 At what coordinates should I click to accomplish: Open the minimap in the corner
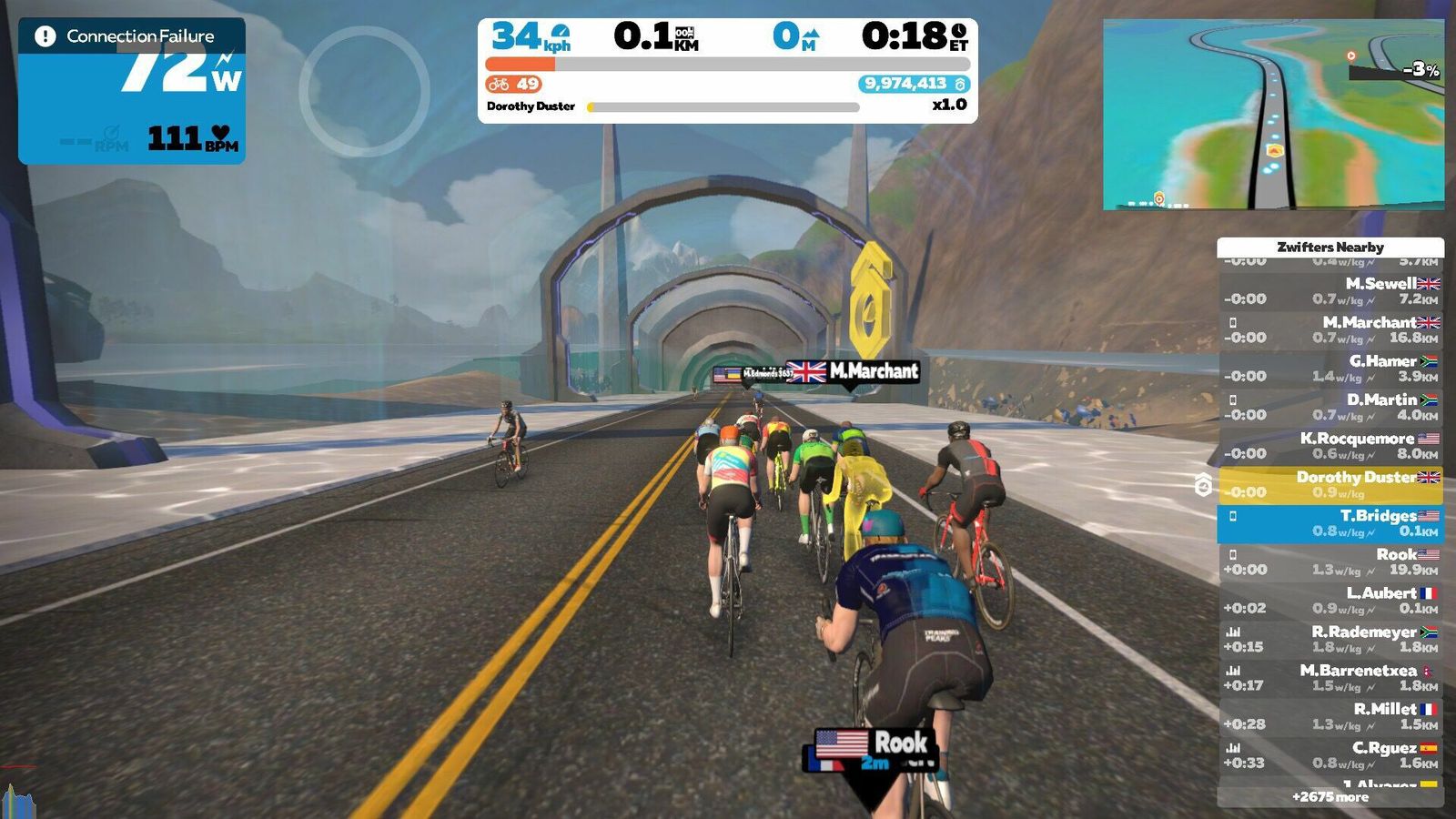tap(1273, 115)
